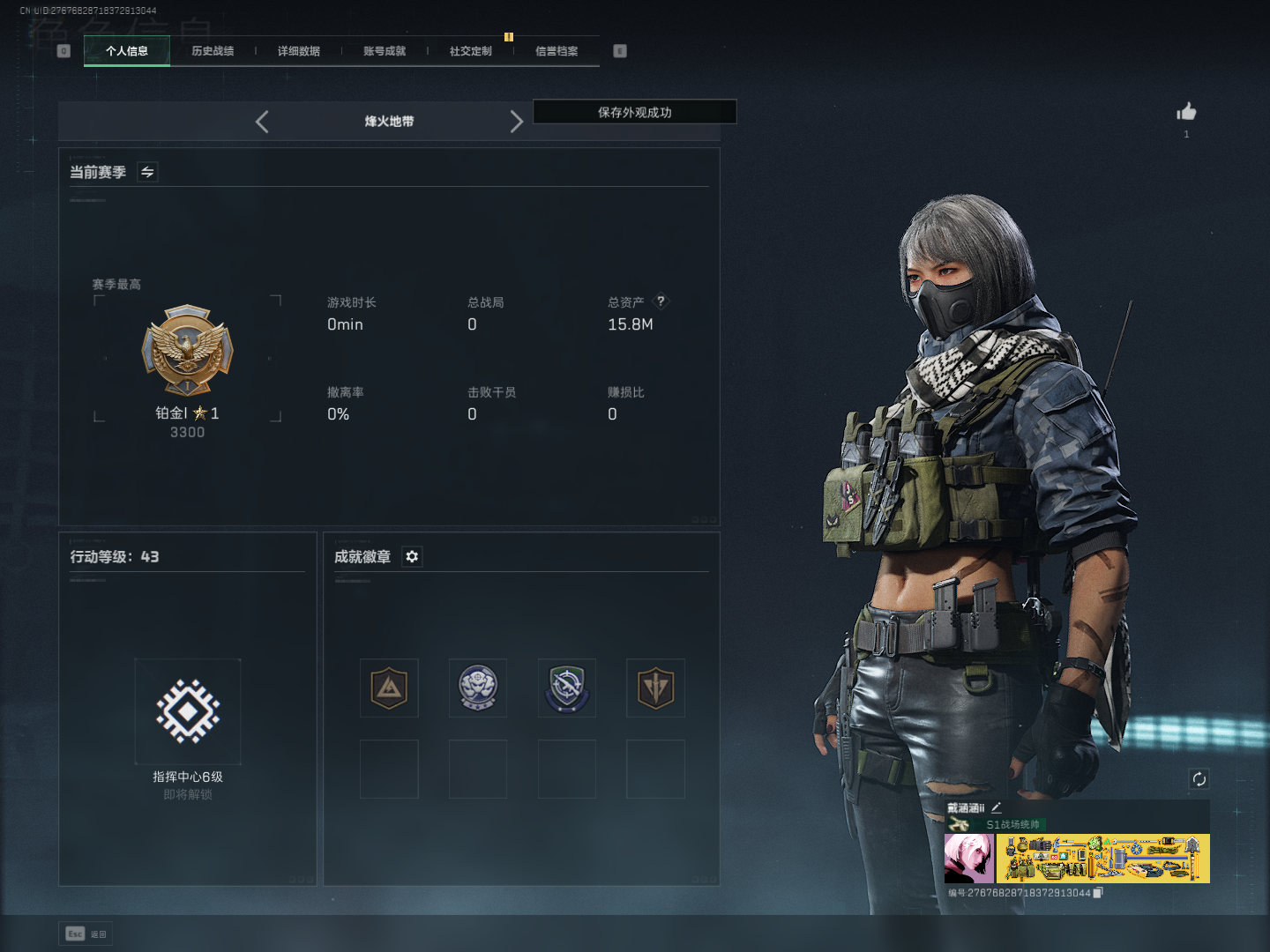The height and width of the screenshot is (952, 1270).
Task: Open the 成就徽章 gear settings
Action: tap(412, 556)
